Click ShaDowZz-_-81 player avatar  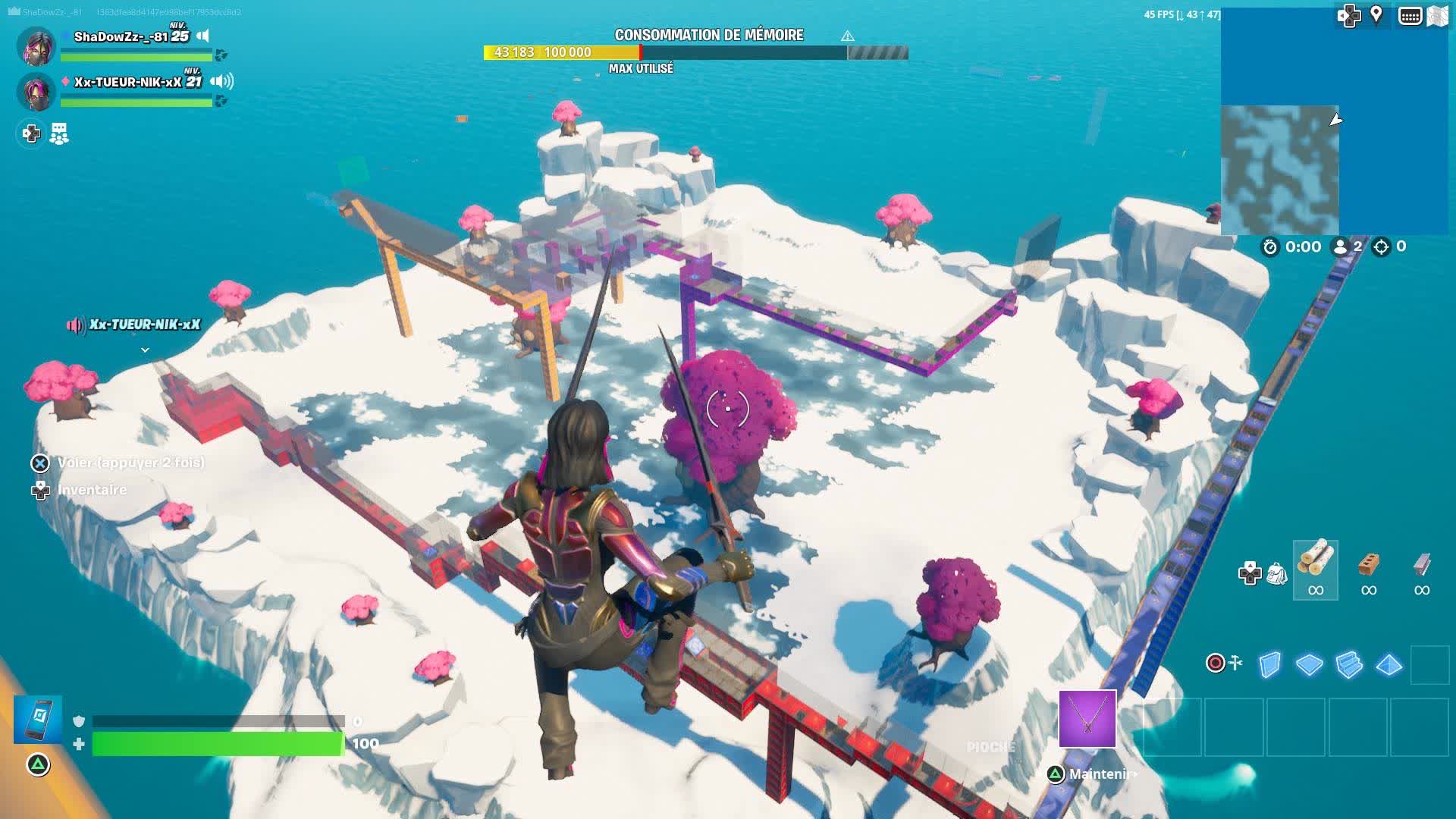click(x=36, y=45)
